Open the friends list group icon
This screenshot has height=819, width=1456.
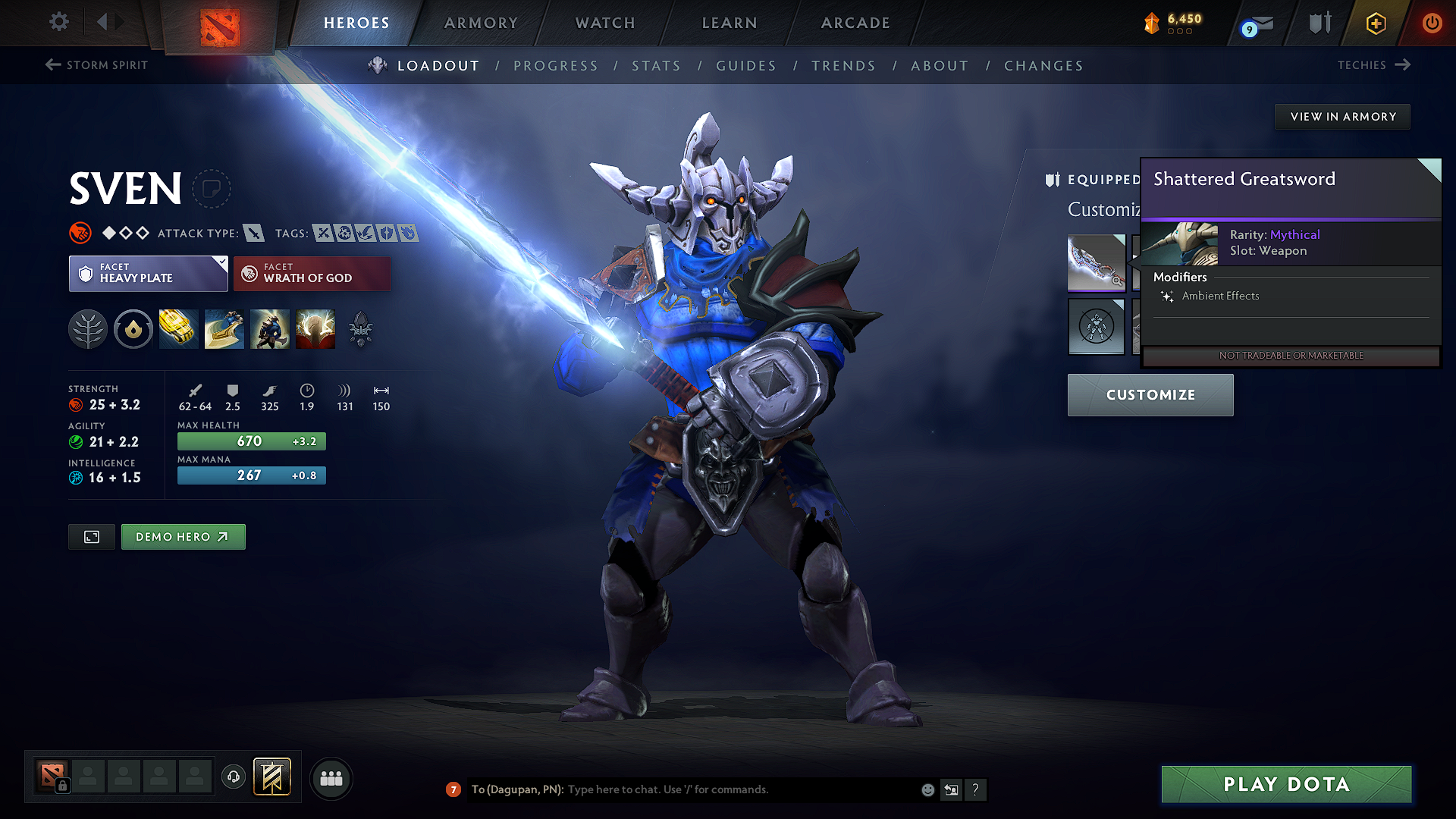pyautogui.click(x=331, y=778)
